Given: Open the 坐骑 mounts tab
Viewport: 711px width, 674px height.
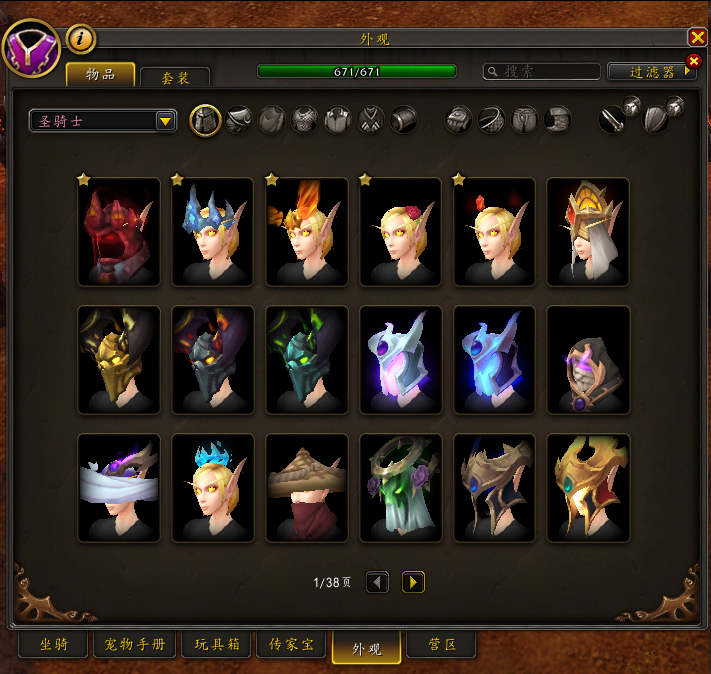Looking at the screenshot, I should coord(53,645).
